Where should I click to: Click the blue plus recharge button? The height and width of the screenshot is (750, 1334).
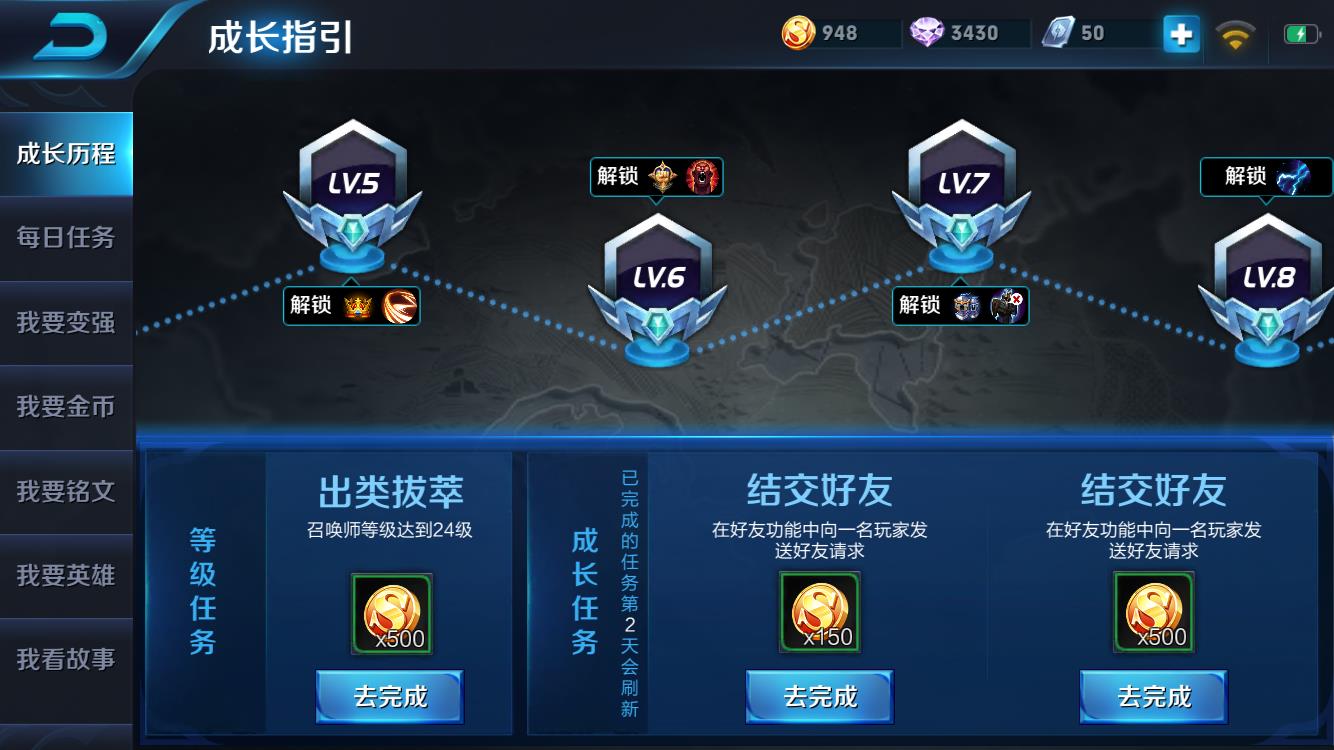coord(1181,34)
